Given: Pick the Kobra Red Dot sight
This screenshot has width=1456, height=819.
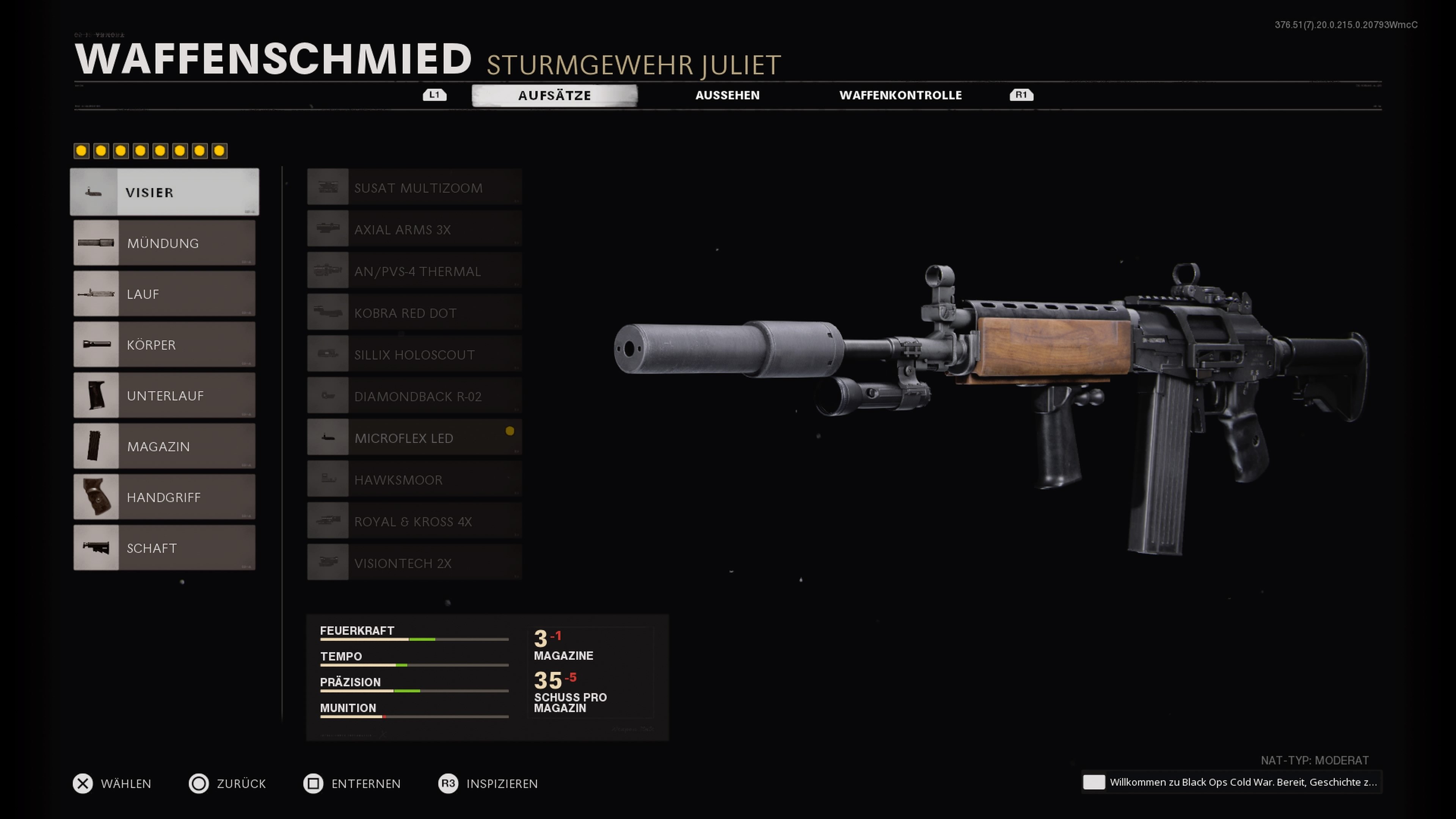Looking at the screenshot, I should click(x=414, y=313).
